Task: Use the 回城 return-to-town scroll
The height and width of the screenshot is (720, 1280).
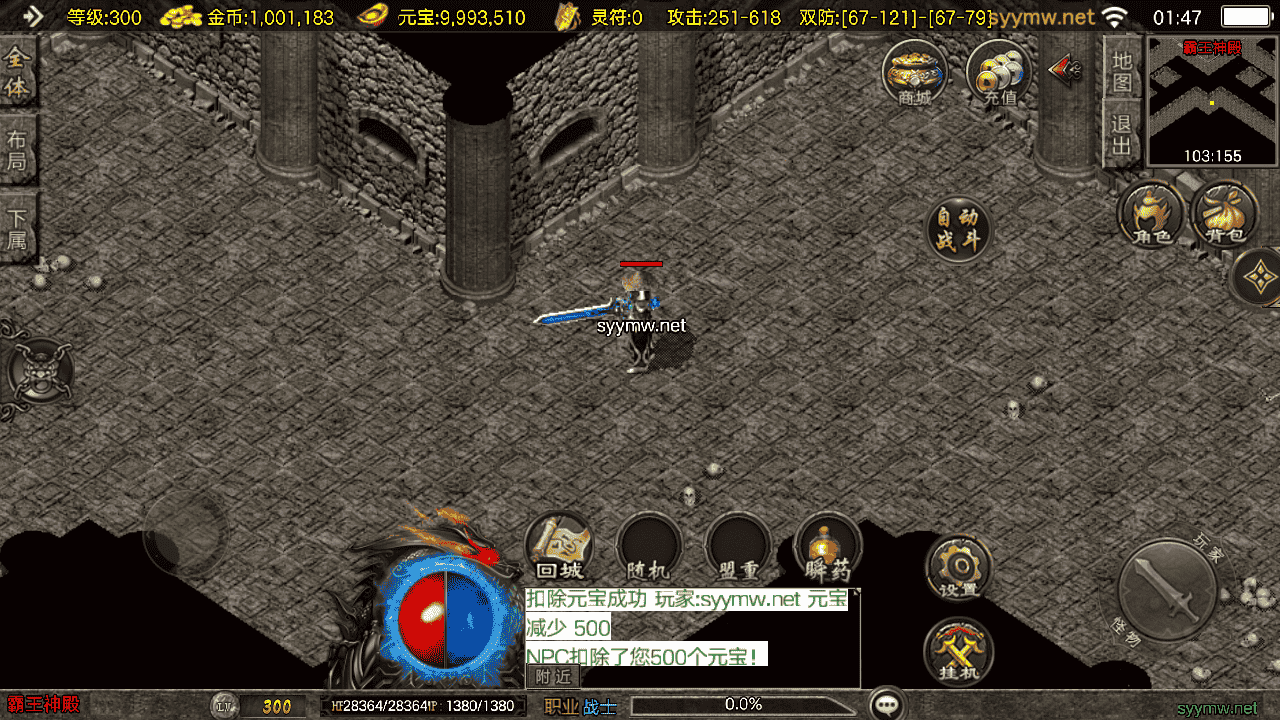Action: point(559,547)
